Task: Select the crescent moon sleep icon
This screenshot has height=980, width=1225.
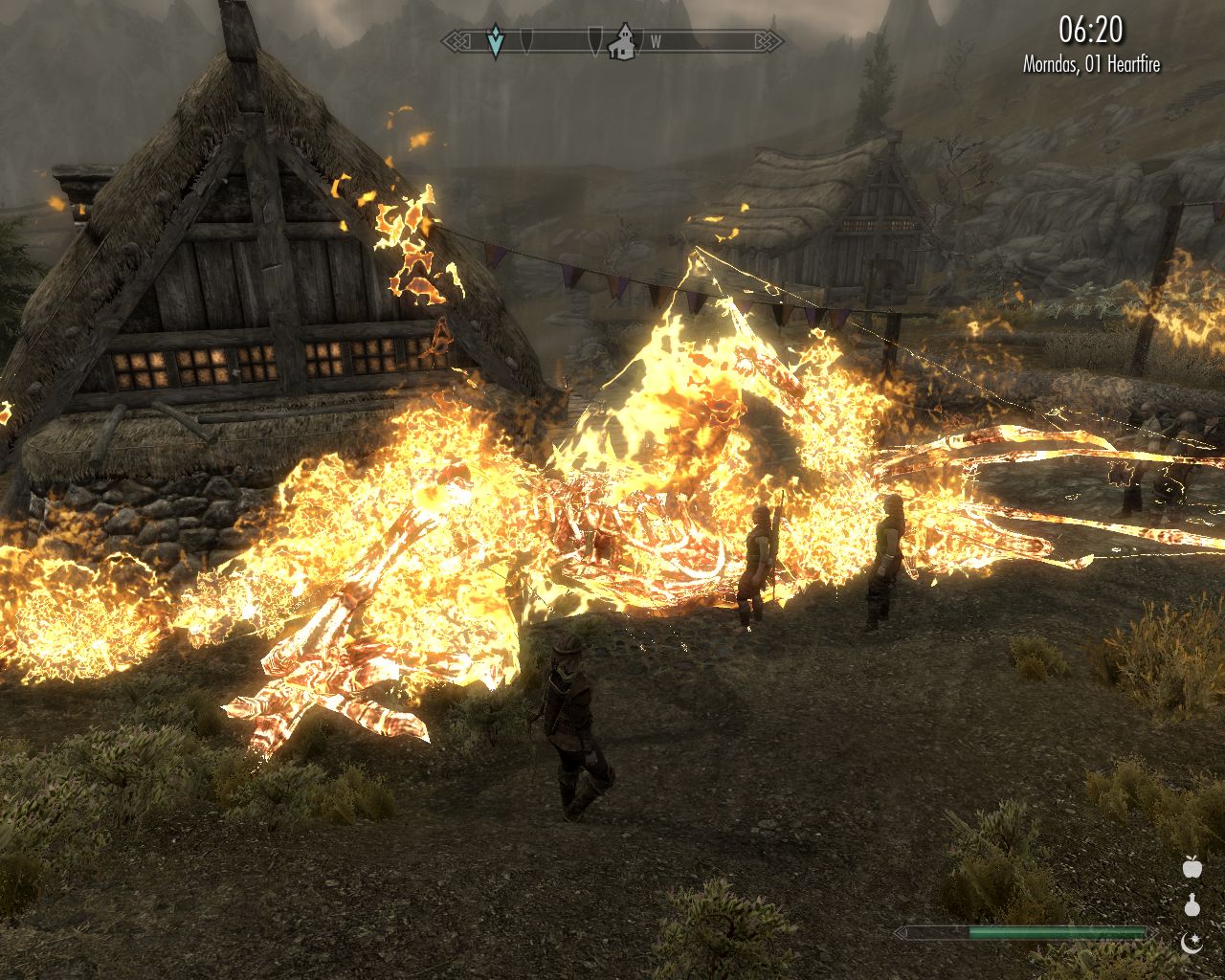Action: [1192, 942]
